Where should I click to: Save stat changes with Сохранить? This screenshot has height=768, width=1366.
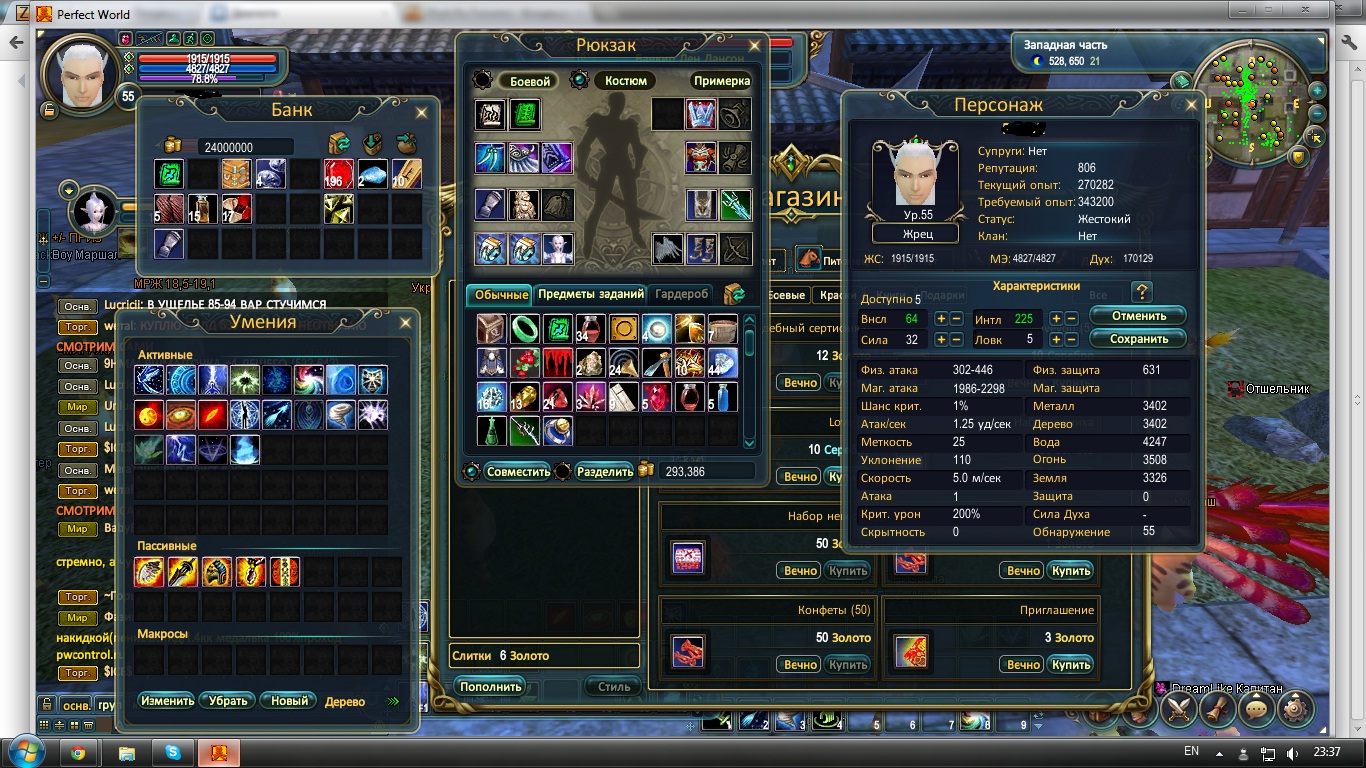(x=1138, y=339)
